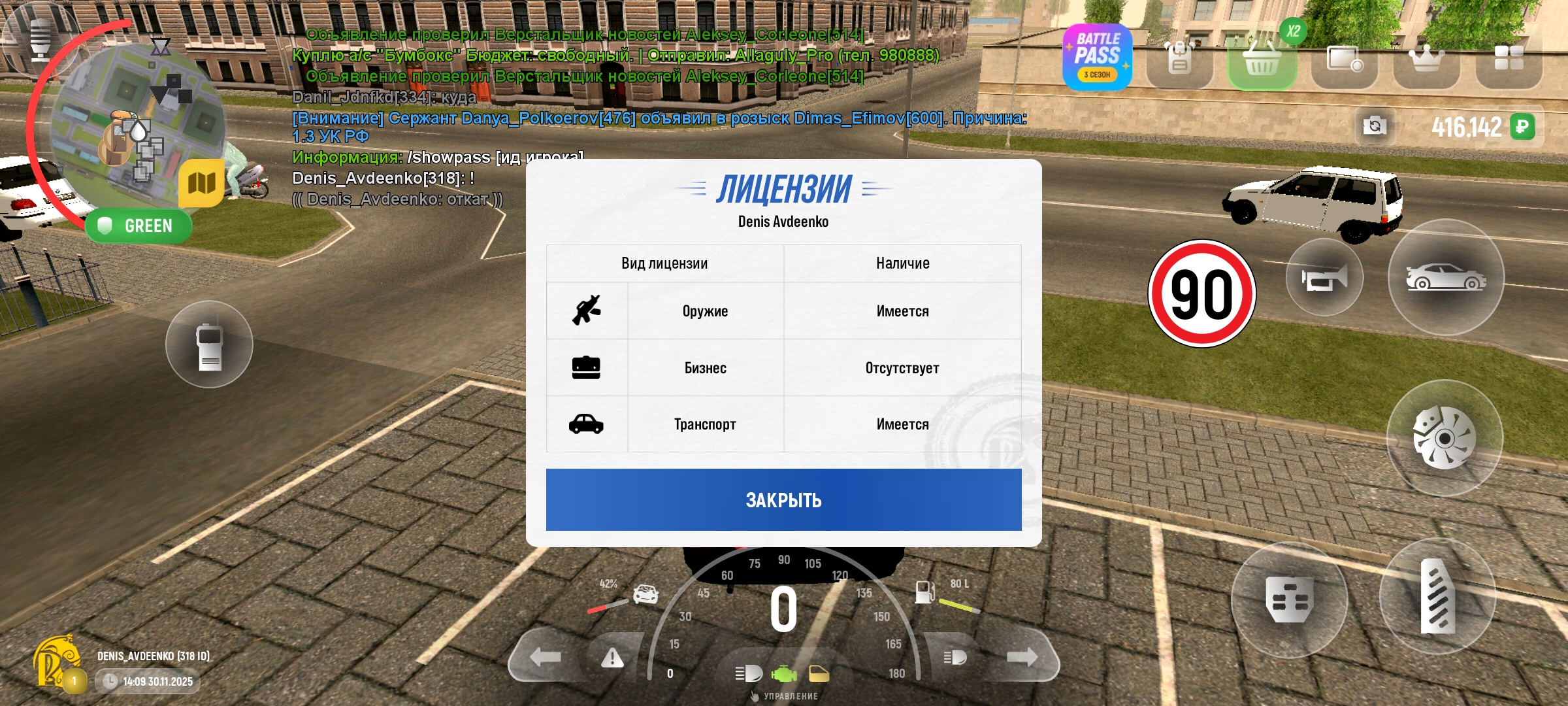
Task: Turn on the left turn signal arrow
Action: click(545, 657)
